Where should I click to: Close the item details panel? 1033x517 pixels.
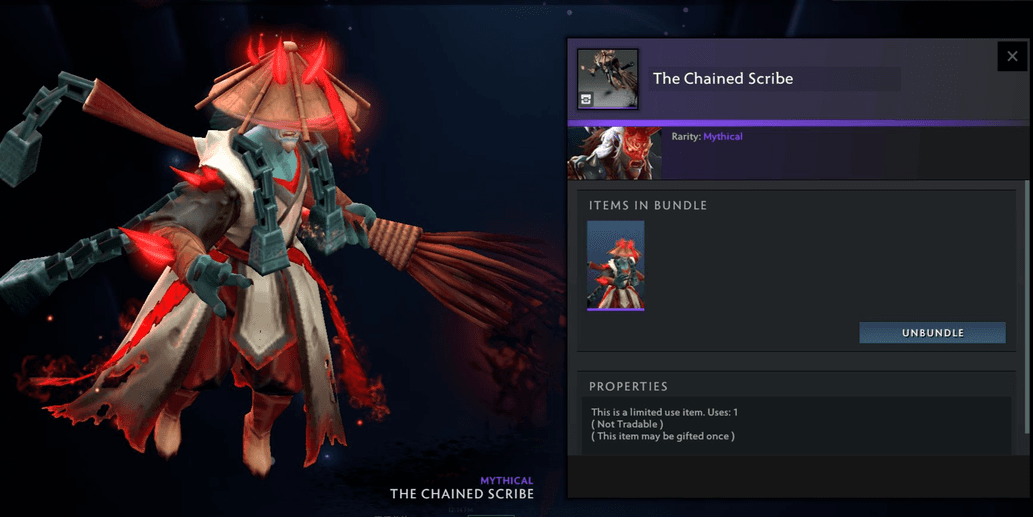coord(1013,56)
